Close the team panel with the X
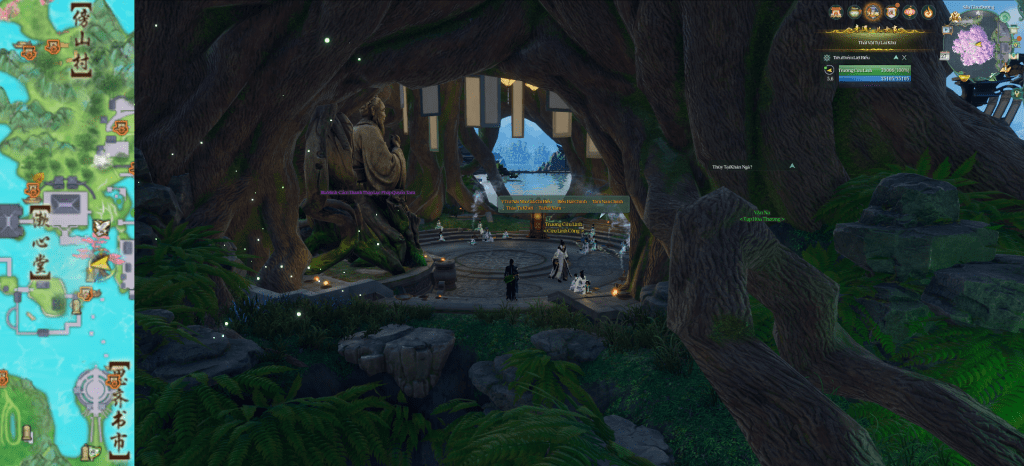 pyautogui.click(x=904, y=57)
